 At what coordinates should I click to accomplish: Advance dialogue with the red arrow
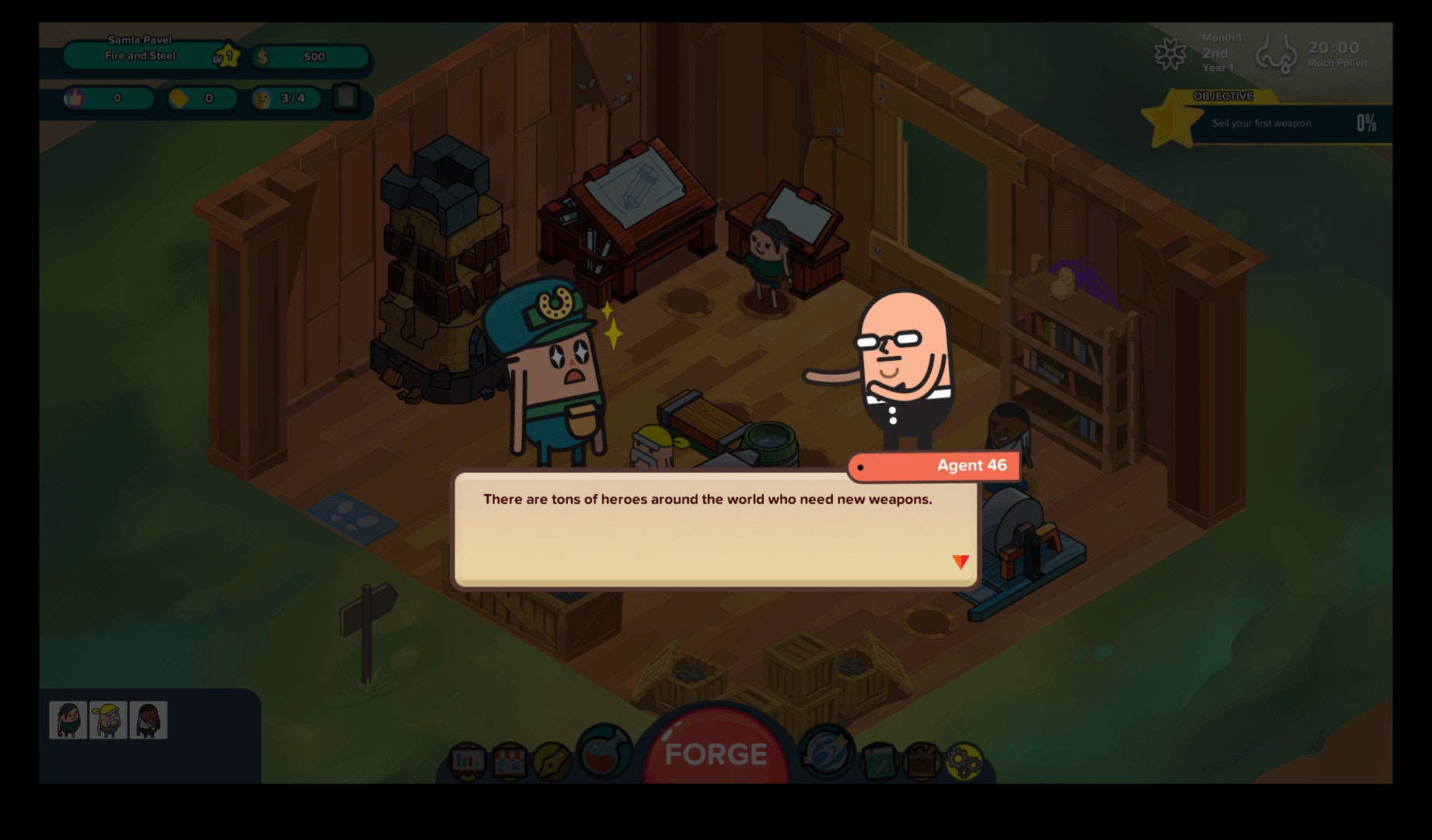pos(961,561)
